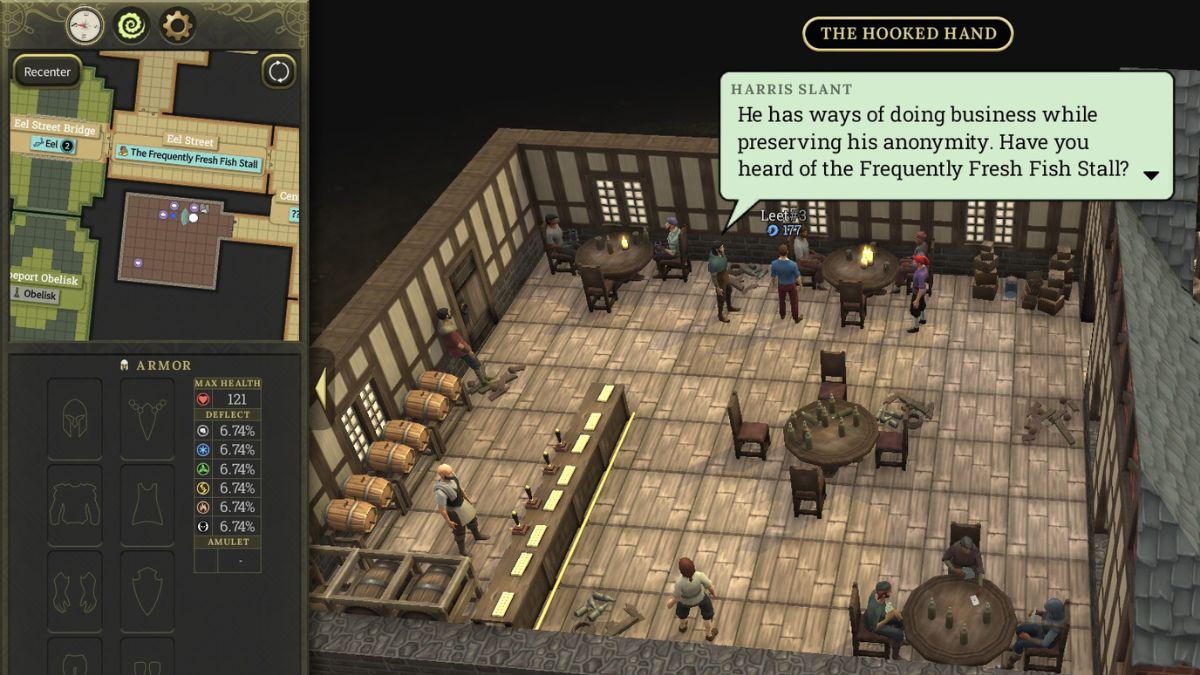Advance Harris Slant's dialogue with the arrow
1200x675 pixels.
tap(1151, 175)
